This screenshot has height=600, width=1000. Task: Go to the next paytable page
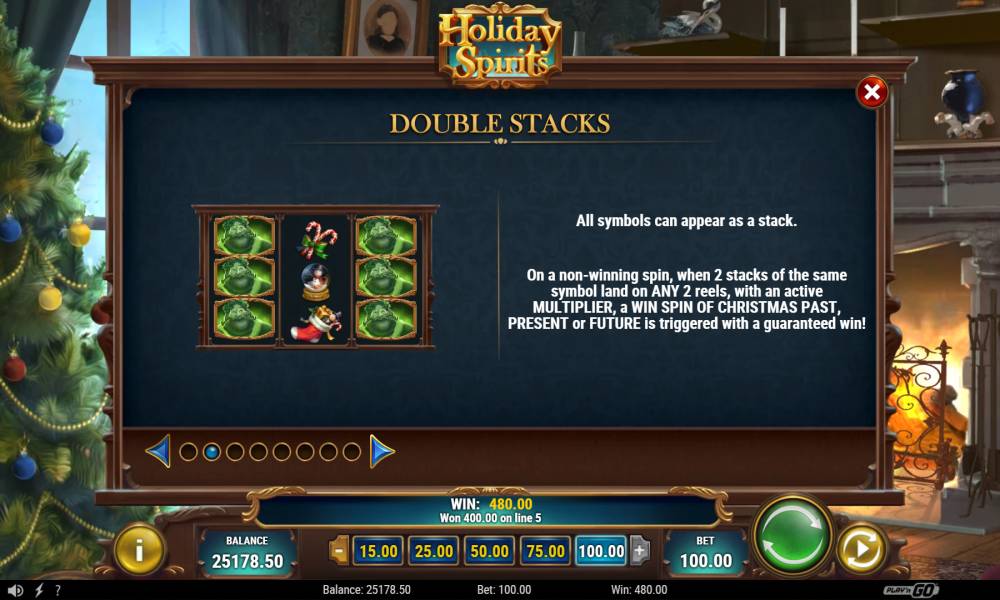pyautogui.click(x=382, y=452)
